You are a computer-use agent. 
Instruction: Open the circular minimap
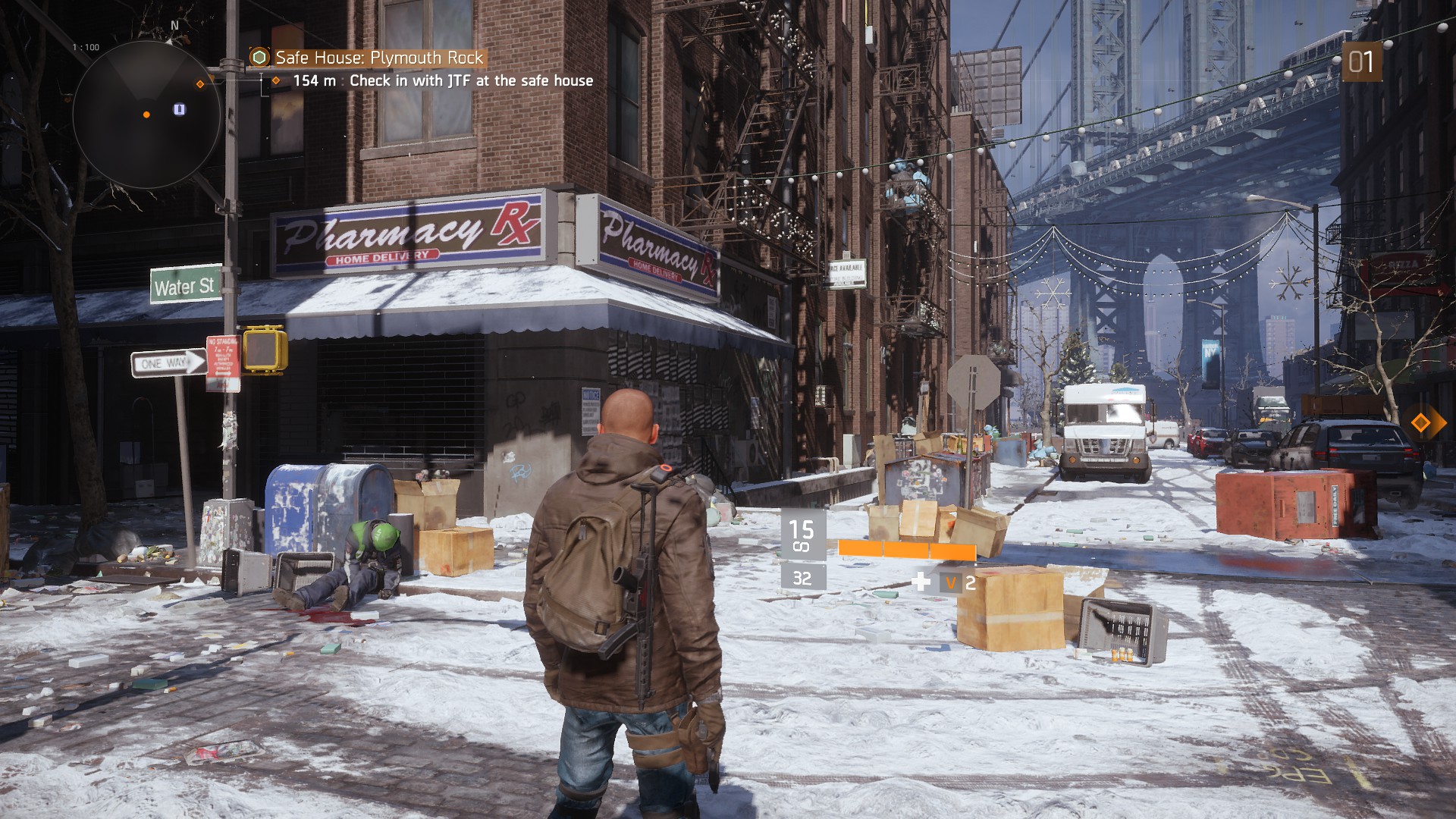click(146, 115)
